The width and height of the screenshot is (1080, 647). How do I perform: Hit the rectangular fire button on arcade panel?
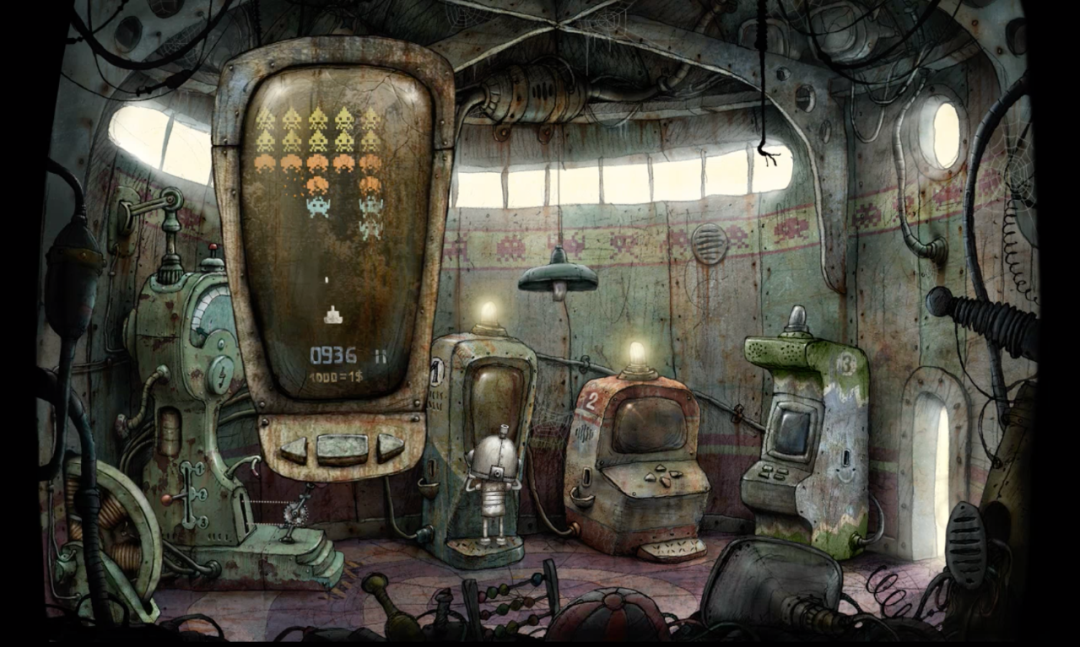coord(342,448)
